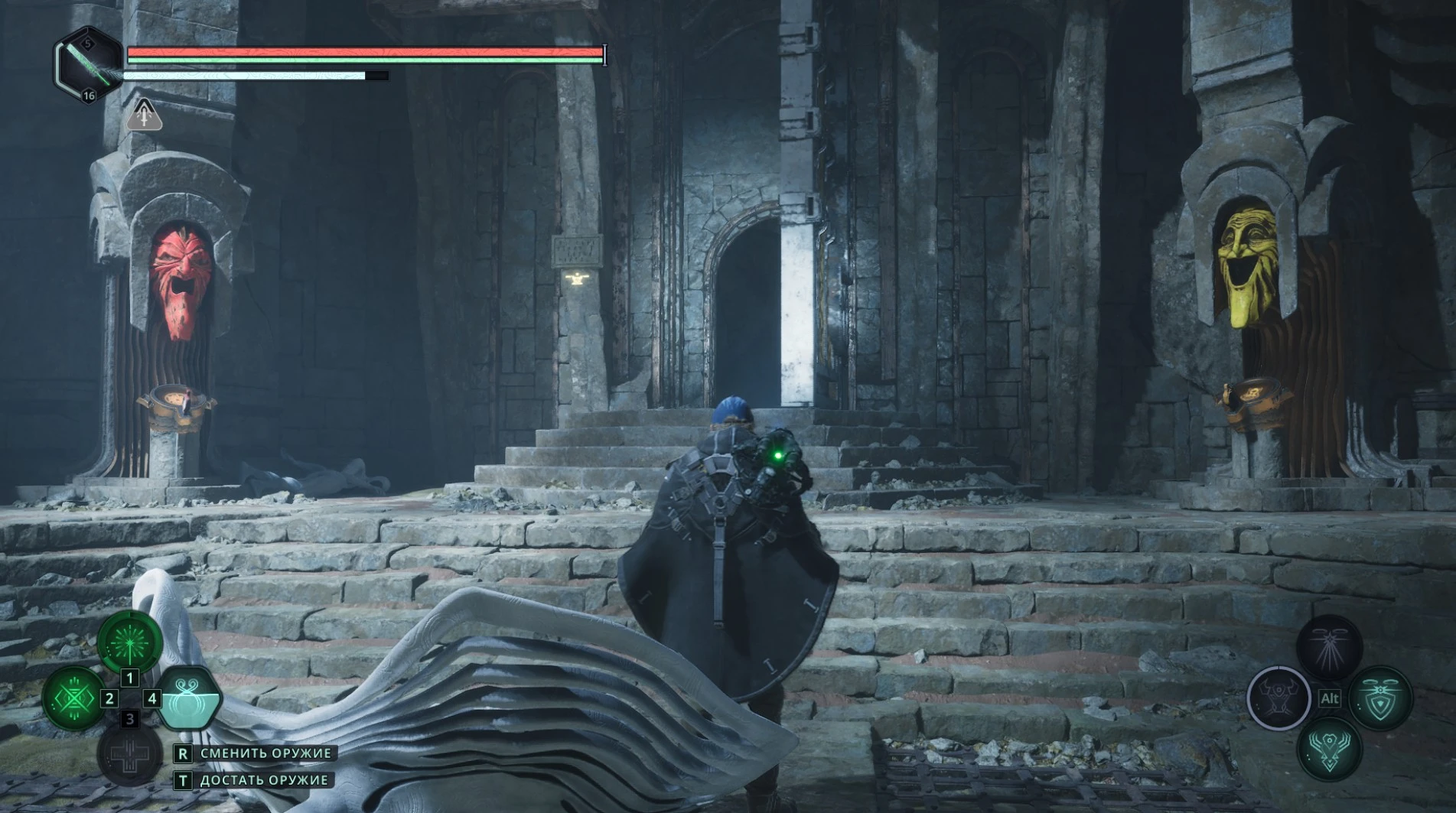Activate the green starburst ability in slot 1
Screen dimensions: 1456x813
[x=130, y=642]
